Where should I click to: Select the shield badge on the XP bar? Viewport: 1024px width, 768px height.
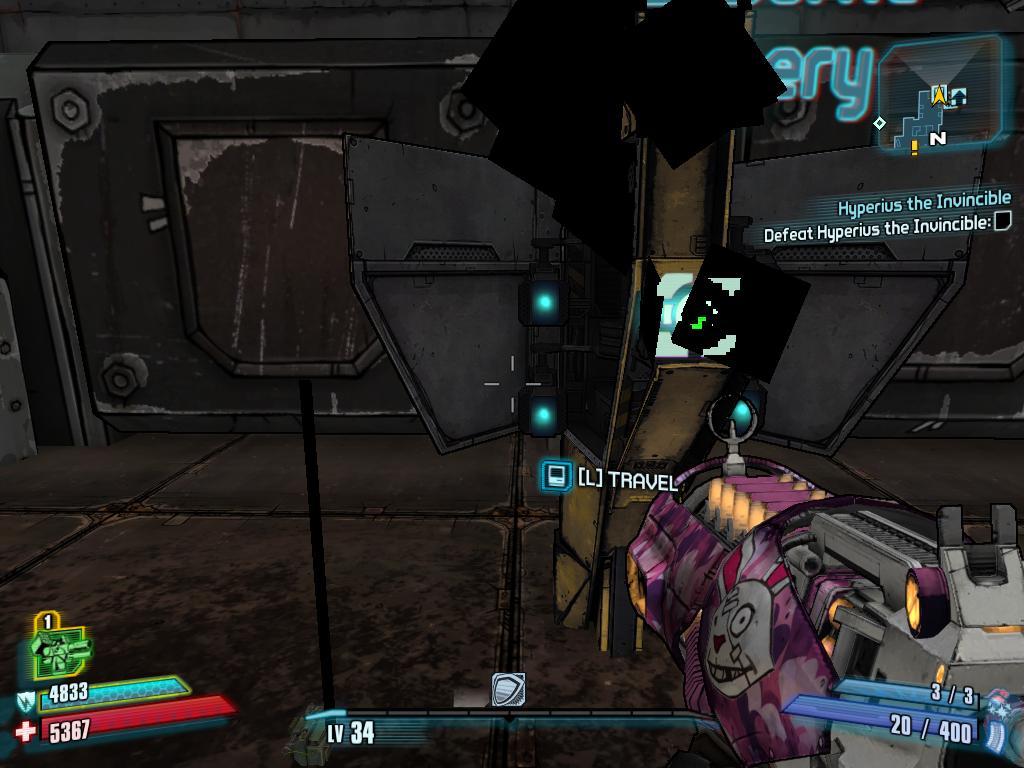tap(508, 689)
